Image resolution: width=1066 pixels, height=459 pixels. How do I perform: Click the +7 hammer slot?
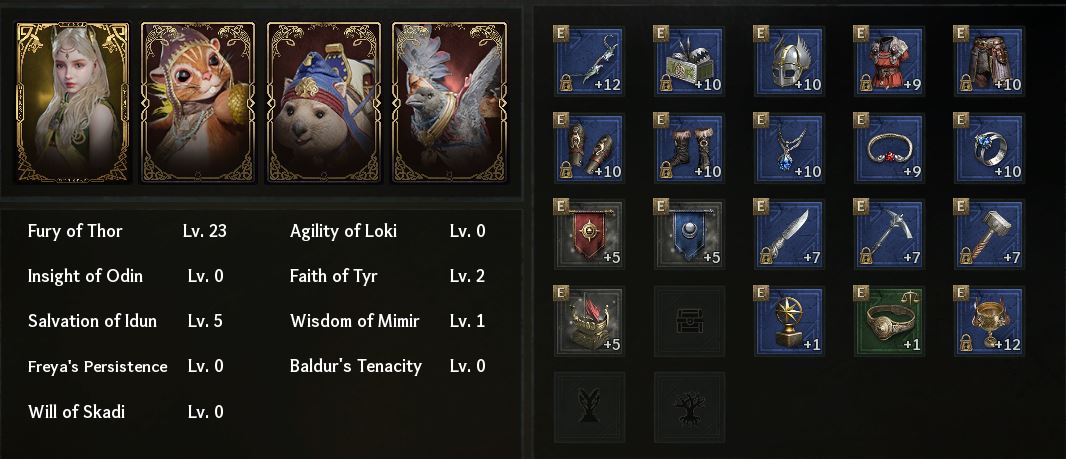click(x=989, y=235)
